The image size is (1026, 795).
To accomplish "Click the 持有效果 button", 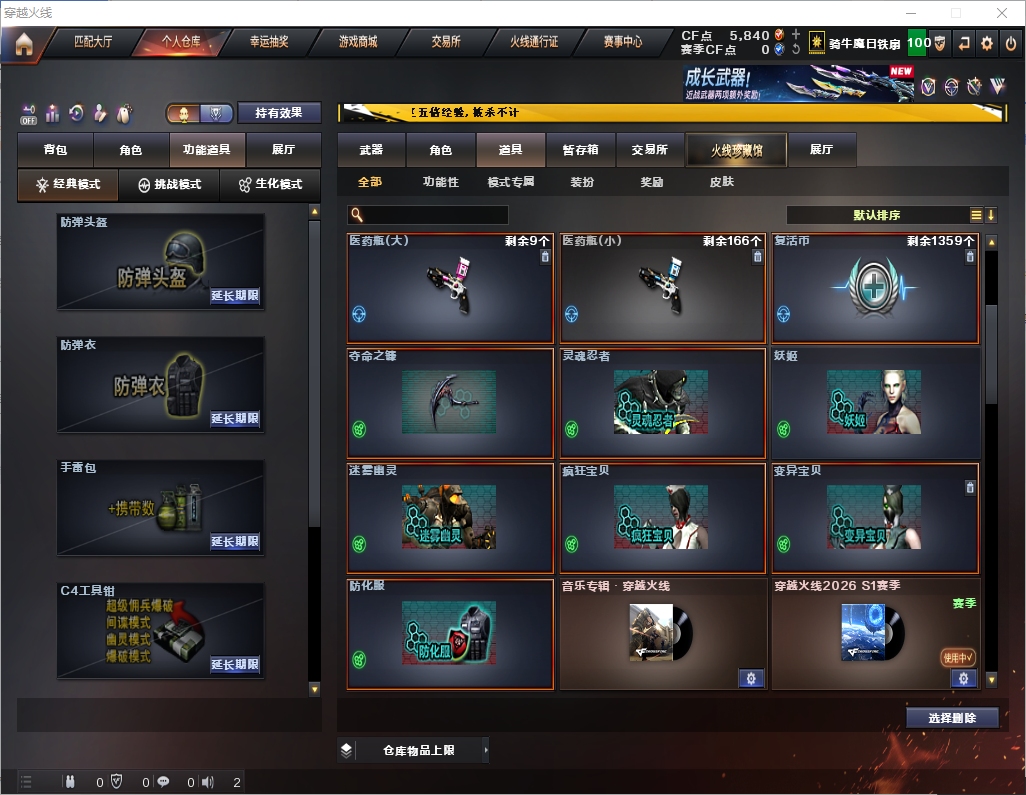I will 279,113.
